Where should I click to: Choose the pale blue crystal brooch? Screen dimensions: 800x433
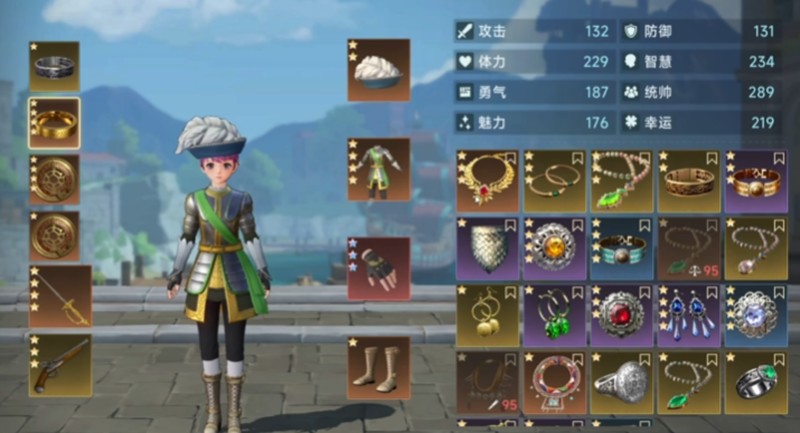[755, 315]
